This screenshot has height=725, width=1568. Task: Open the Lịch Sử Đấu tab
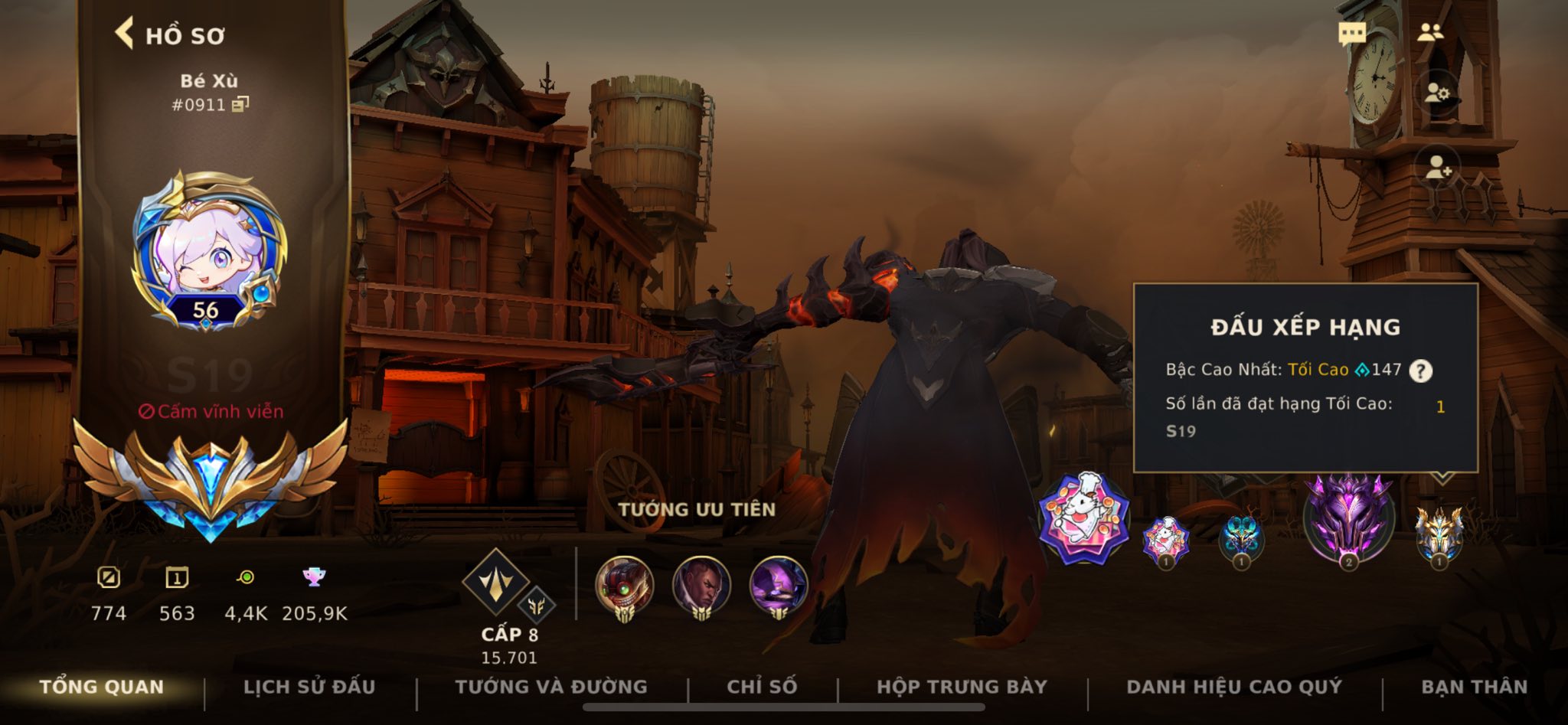309,687
